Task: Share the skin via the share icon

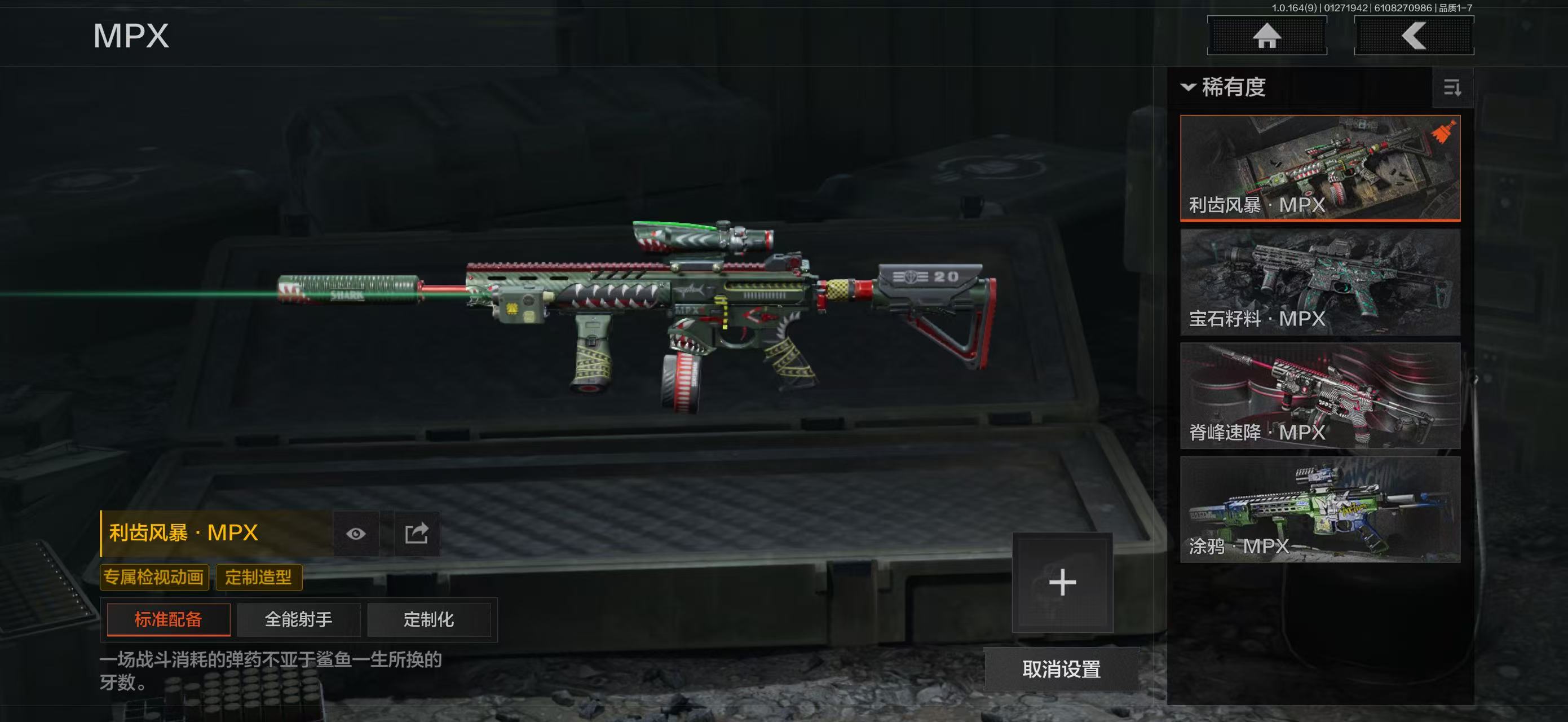Action: click(417, 534)
